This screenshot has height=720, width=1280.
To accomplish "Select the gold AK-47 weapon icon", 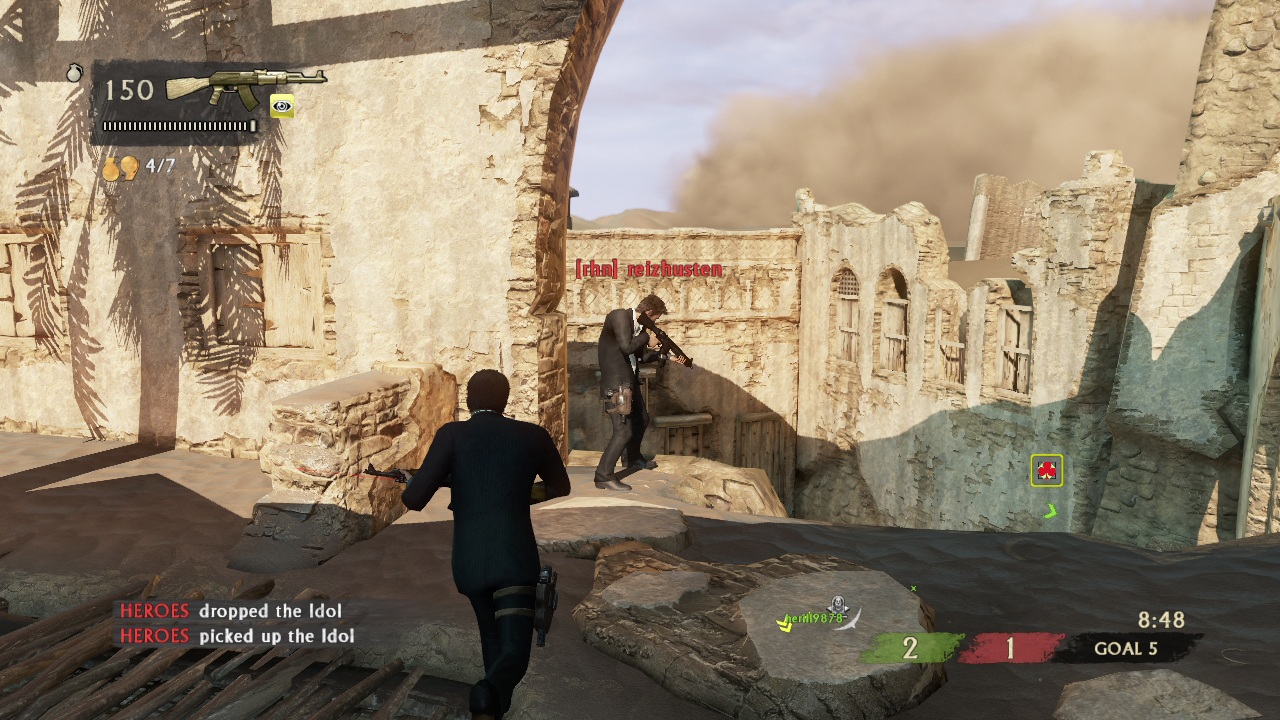I will point(245,86).
